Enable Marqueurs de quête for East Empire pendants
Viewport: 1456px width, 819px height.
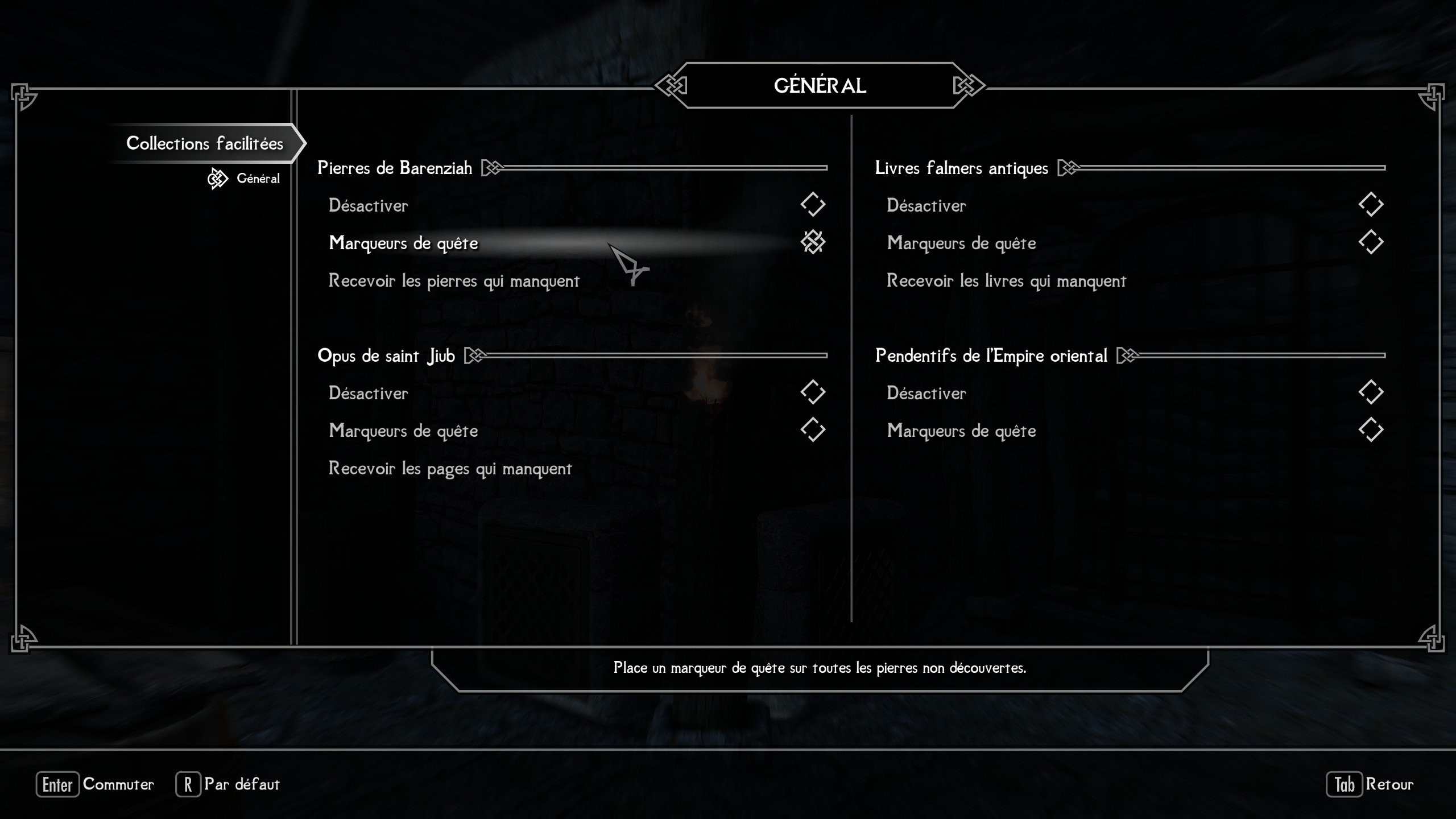pos(1371,430)
